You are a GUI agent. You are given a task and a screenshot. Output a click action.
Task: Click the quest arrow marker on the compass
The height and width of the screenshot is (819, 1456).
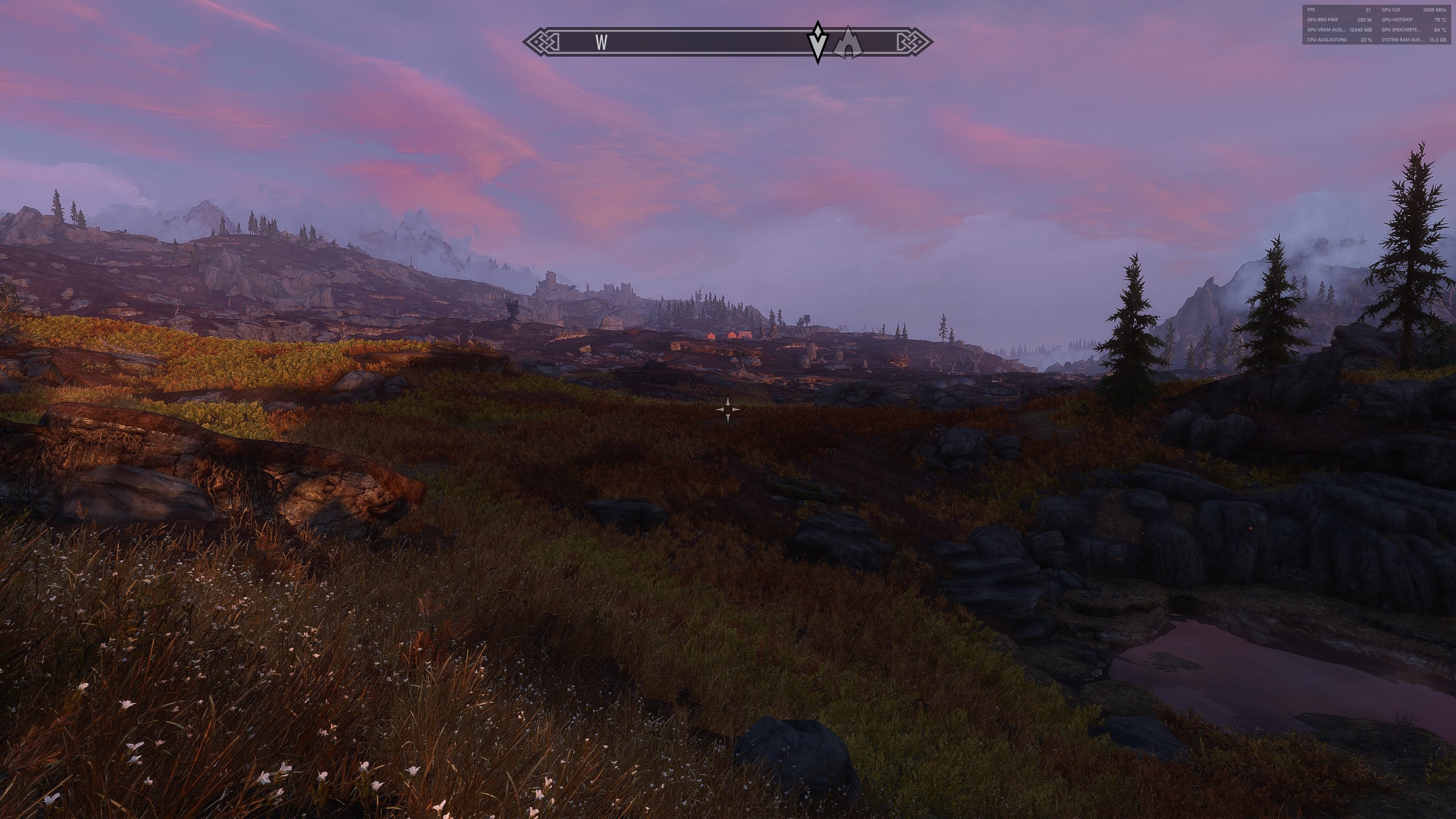tap(817, 42)
